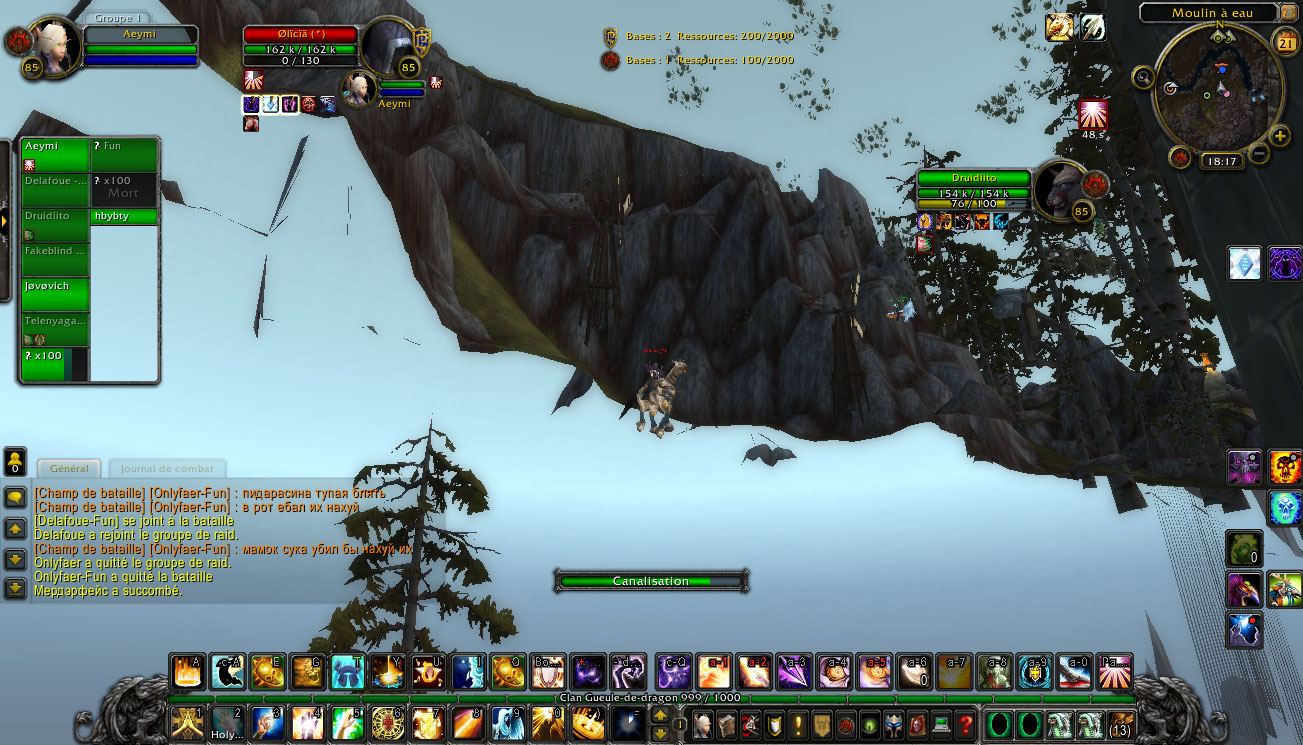Viewport: 1303px width, 745px height.
Task: Open the Journal de combat tab
Action: (x=167, y=468)
